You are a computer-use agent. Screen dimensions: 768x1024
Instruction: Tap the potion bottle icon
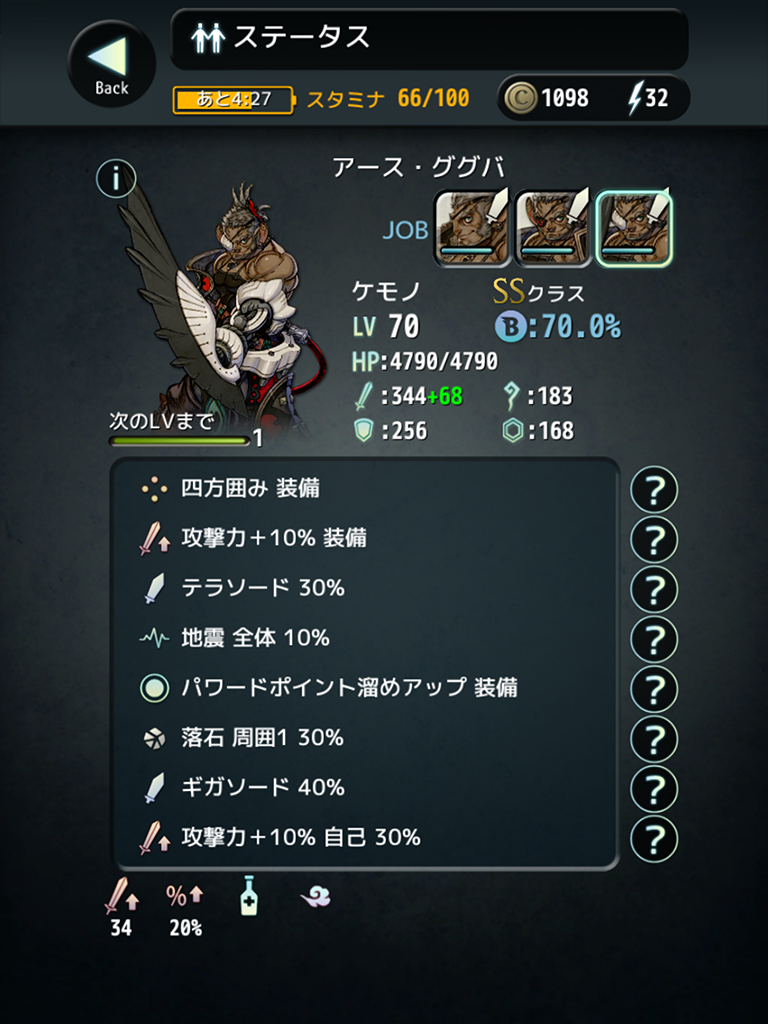click(249, 895)
